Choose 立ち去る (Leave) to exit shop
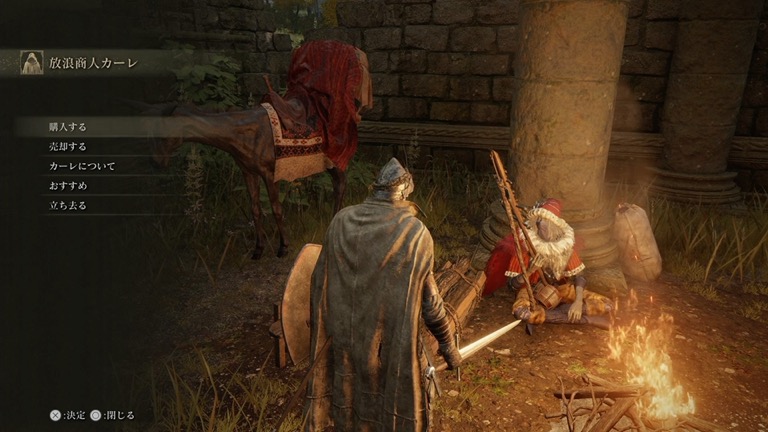768x432 pixels. 68,204
